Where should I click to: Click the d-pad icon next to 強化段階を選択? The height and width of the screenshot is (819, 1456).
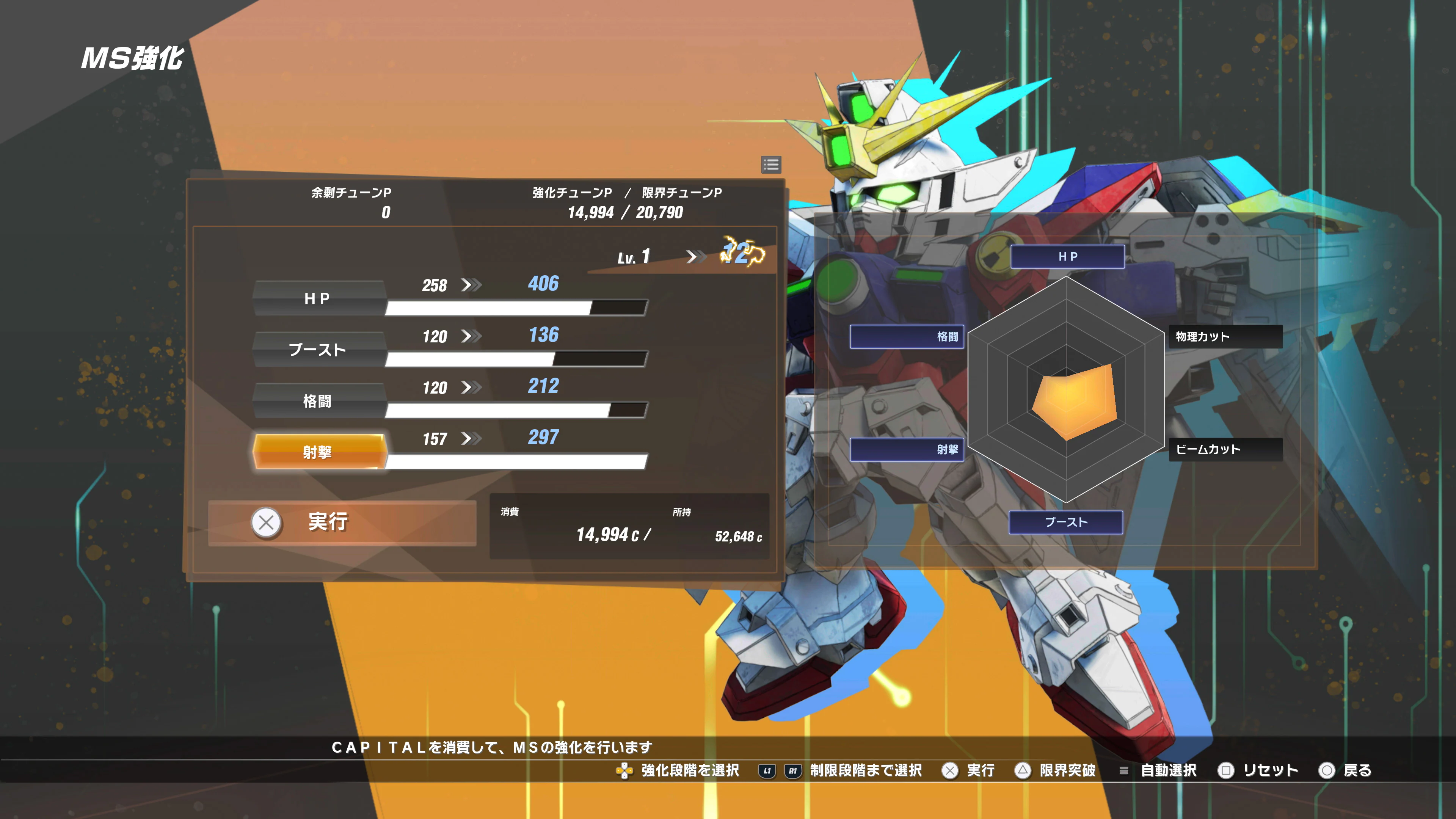(x=624, y=770)
